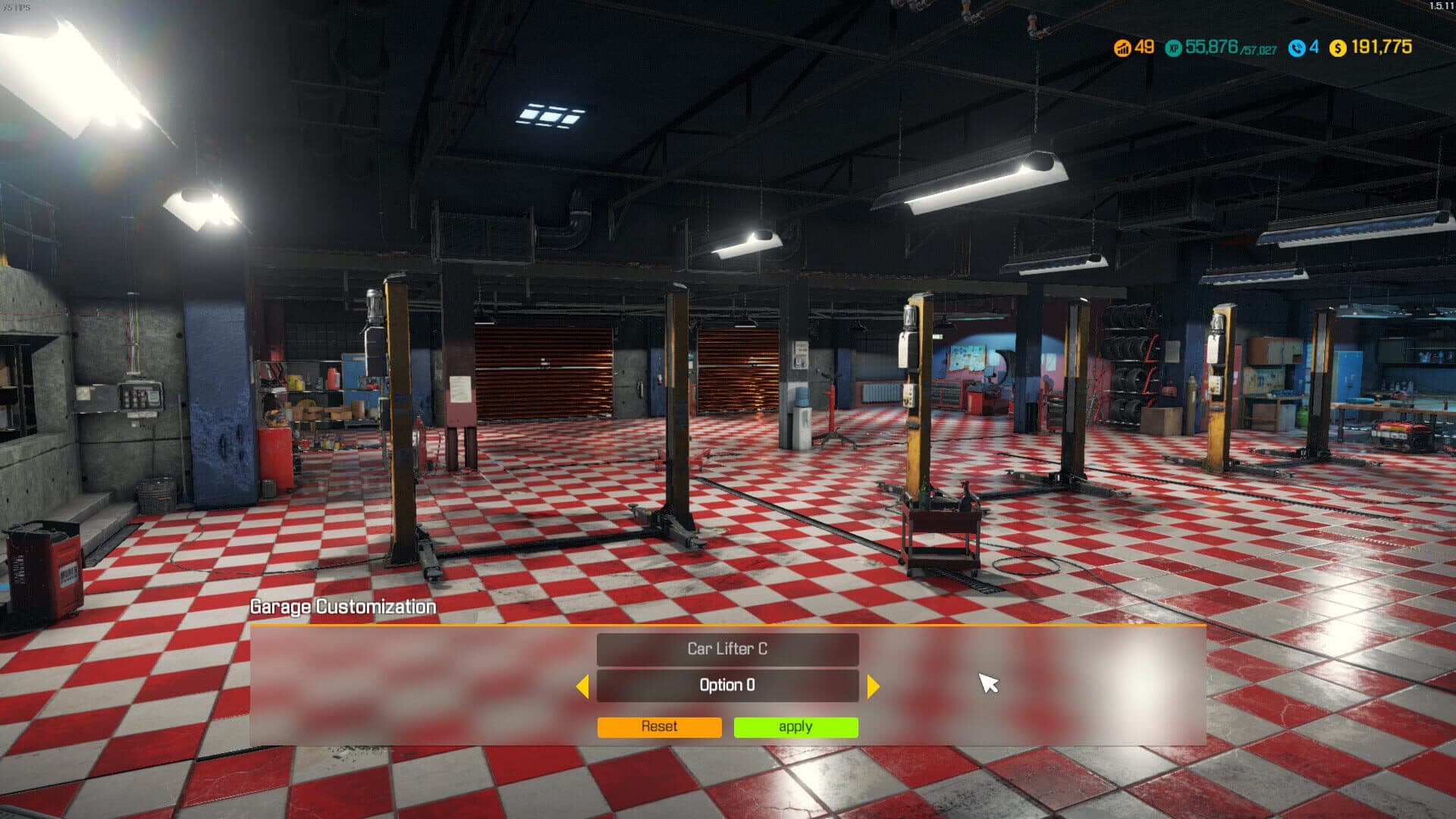Apply the garage customization

[x=795, y=726]
